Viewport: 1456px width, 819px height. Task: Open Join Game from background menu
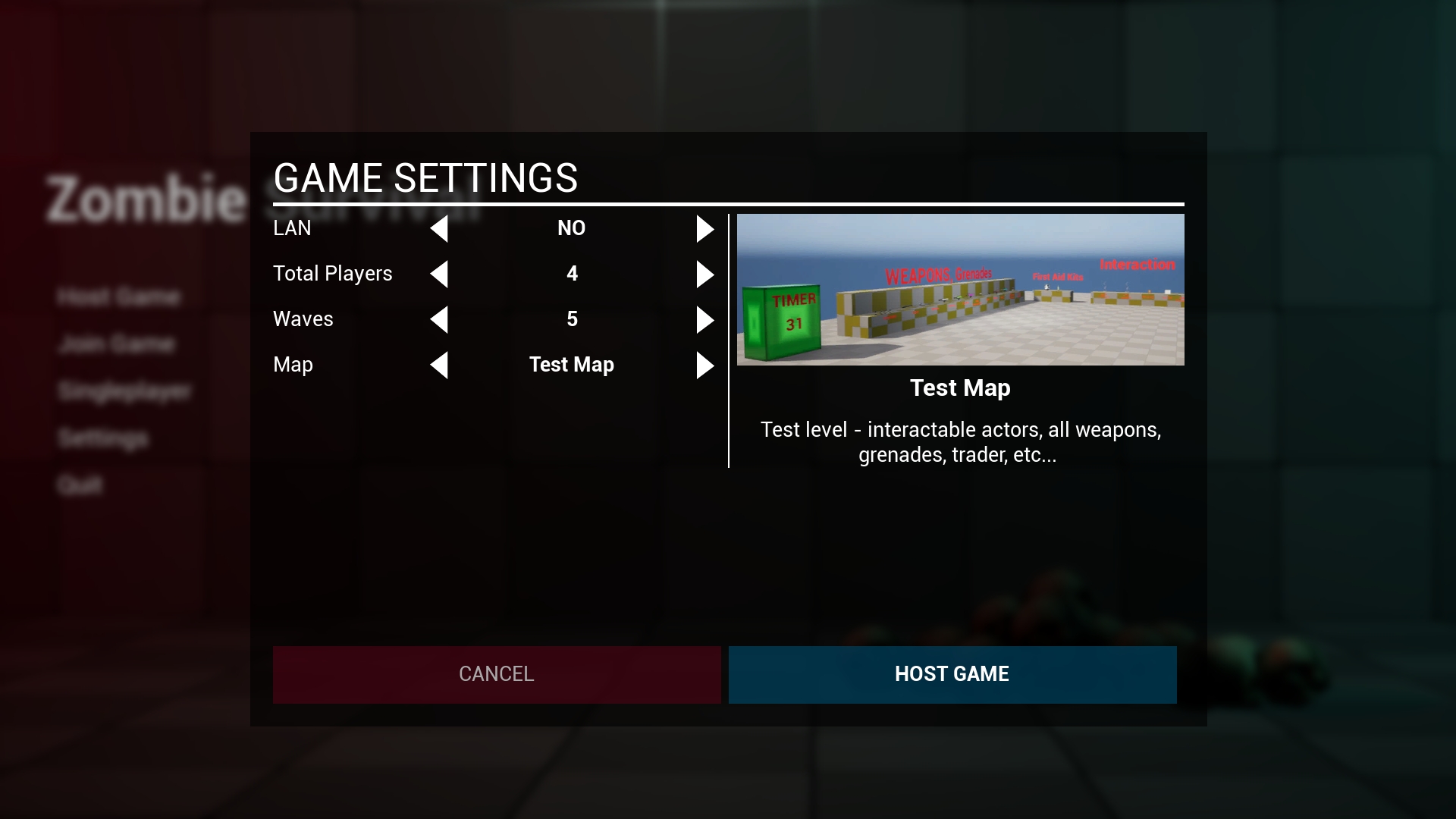118,344
